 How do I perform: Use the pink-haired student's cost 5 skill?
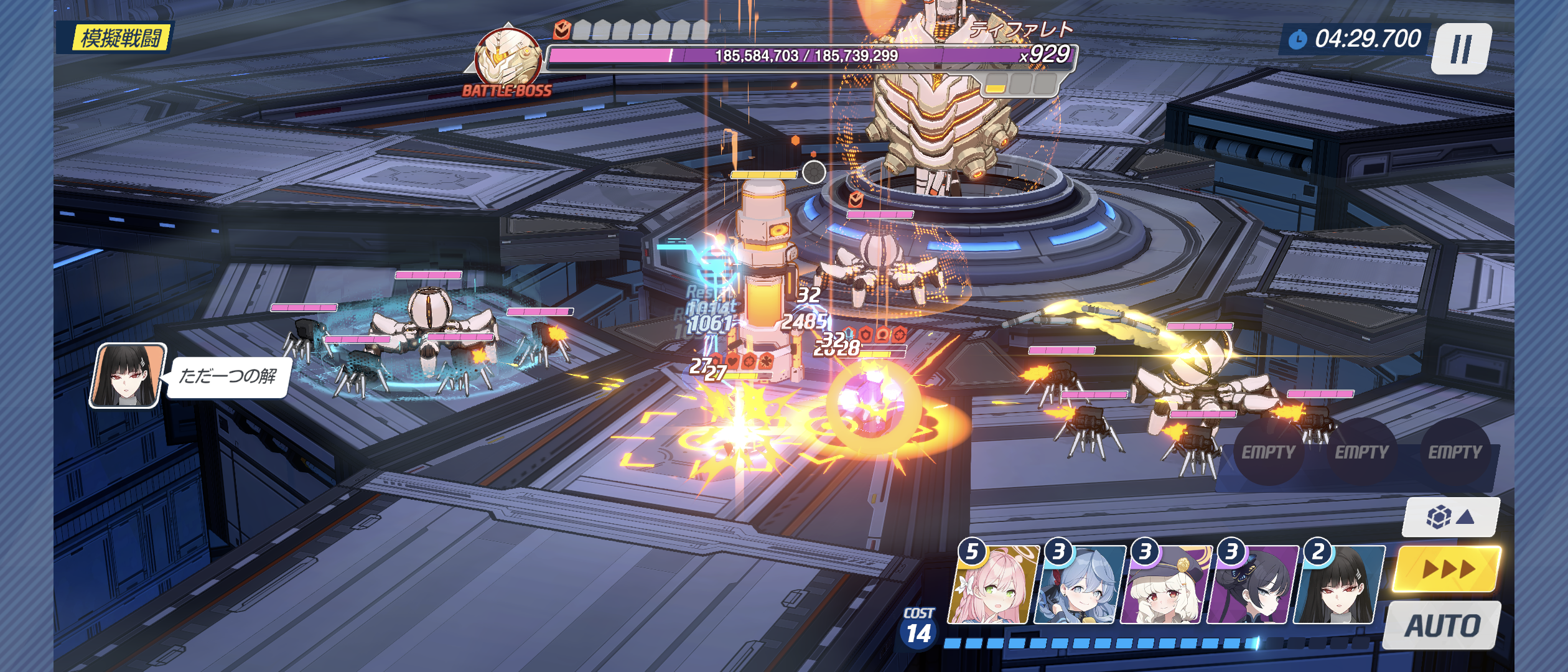(993, 586)
